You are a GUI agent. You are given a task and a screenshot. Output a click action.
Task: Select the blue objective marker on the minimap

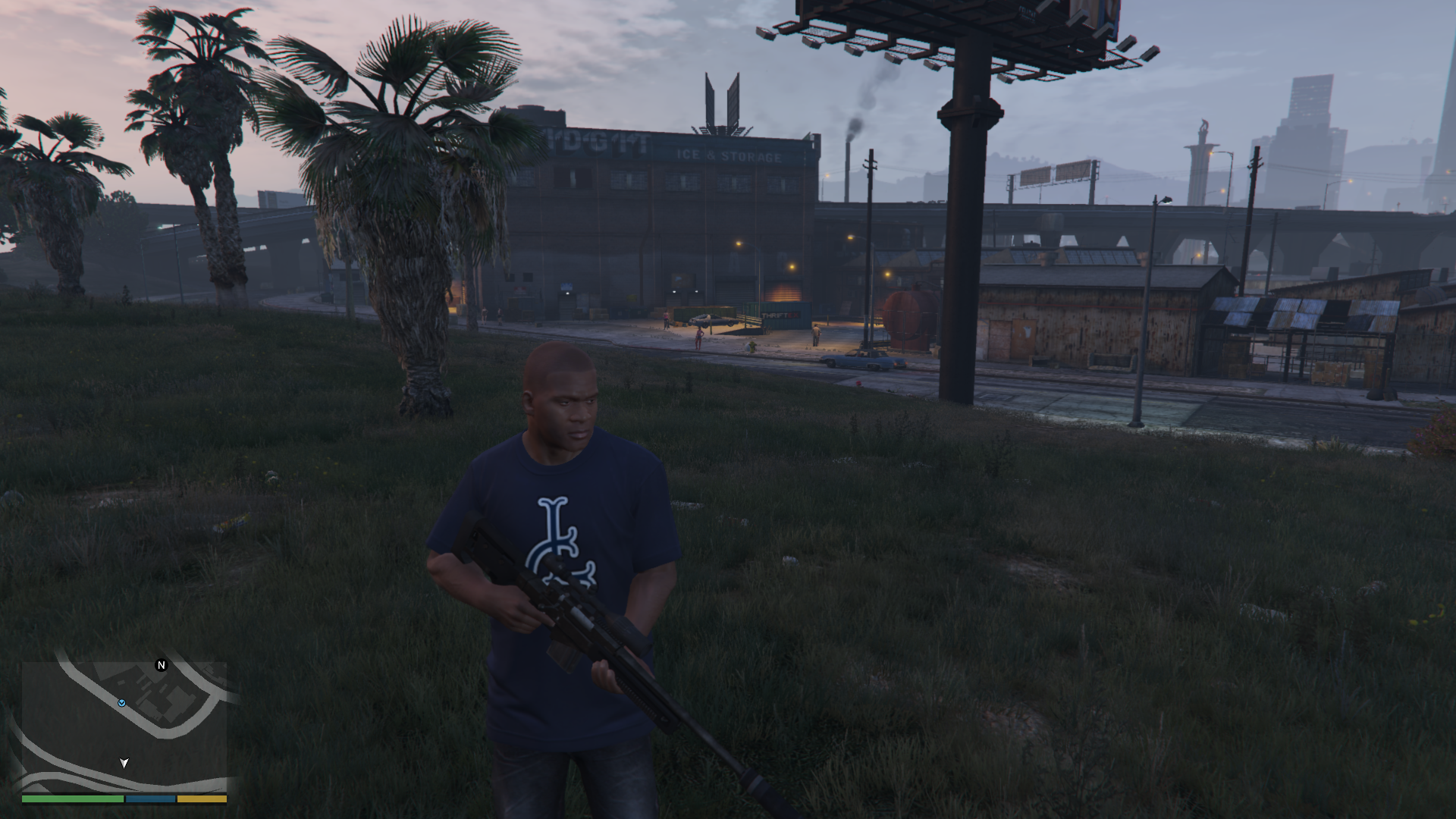tap(122, 703)
